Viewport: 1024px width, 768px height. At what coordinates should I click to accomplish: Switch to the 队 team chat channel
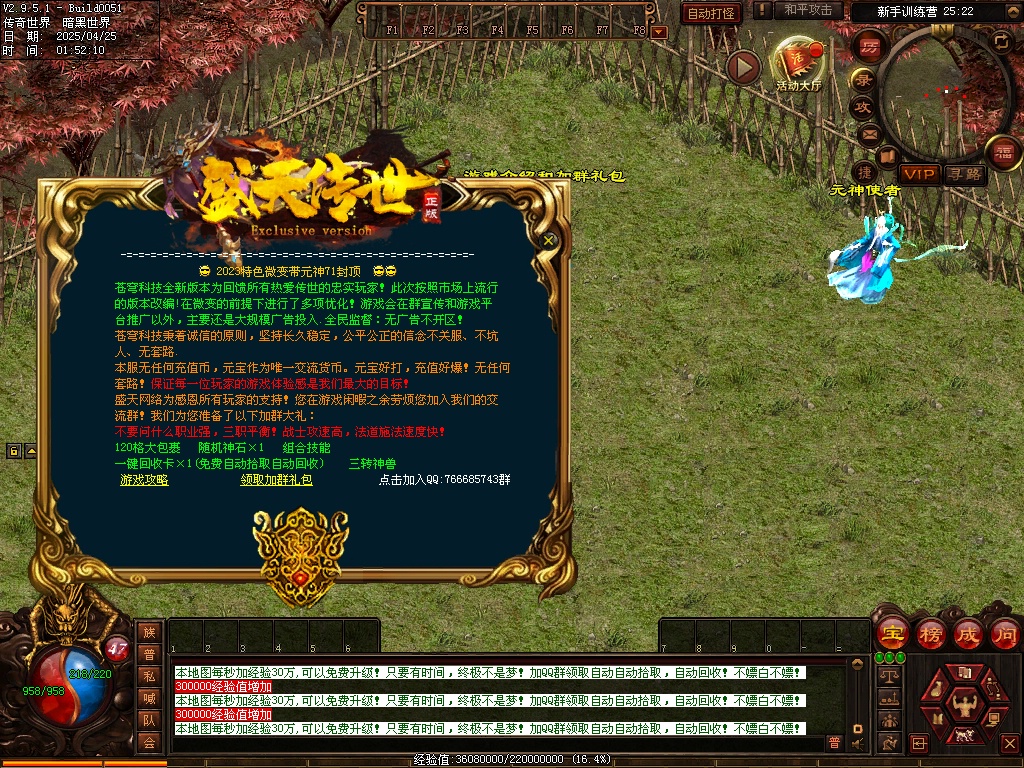[x=149, y=719]
